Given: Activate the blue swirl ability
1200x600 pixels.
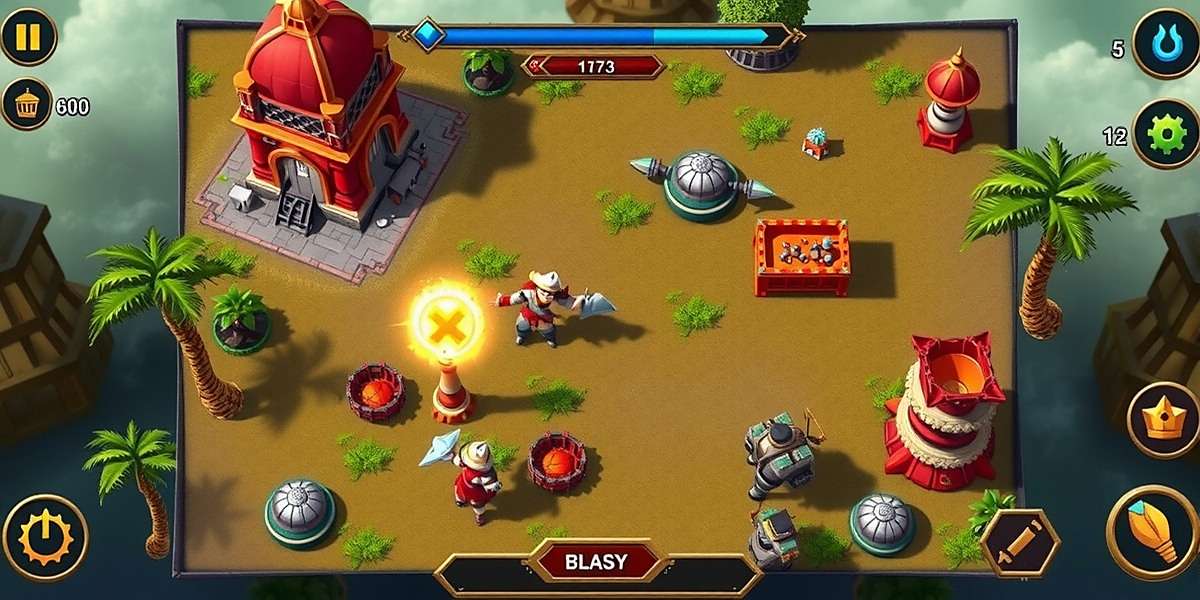Looking at the screenshot, I should 1165,44.
